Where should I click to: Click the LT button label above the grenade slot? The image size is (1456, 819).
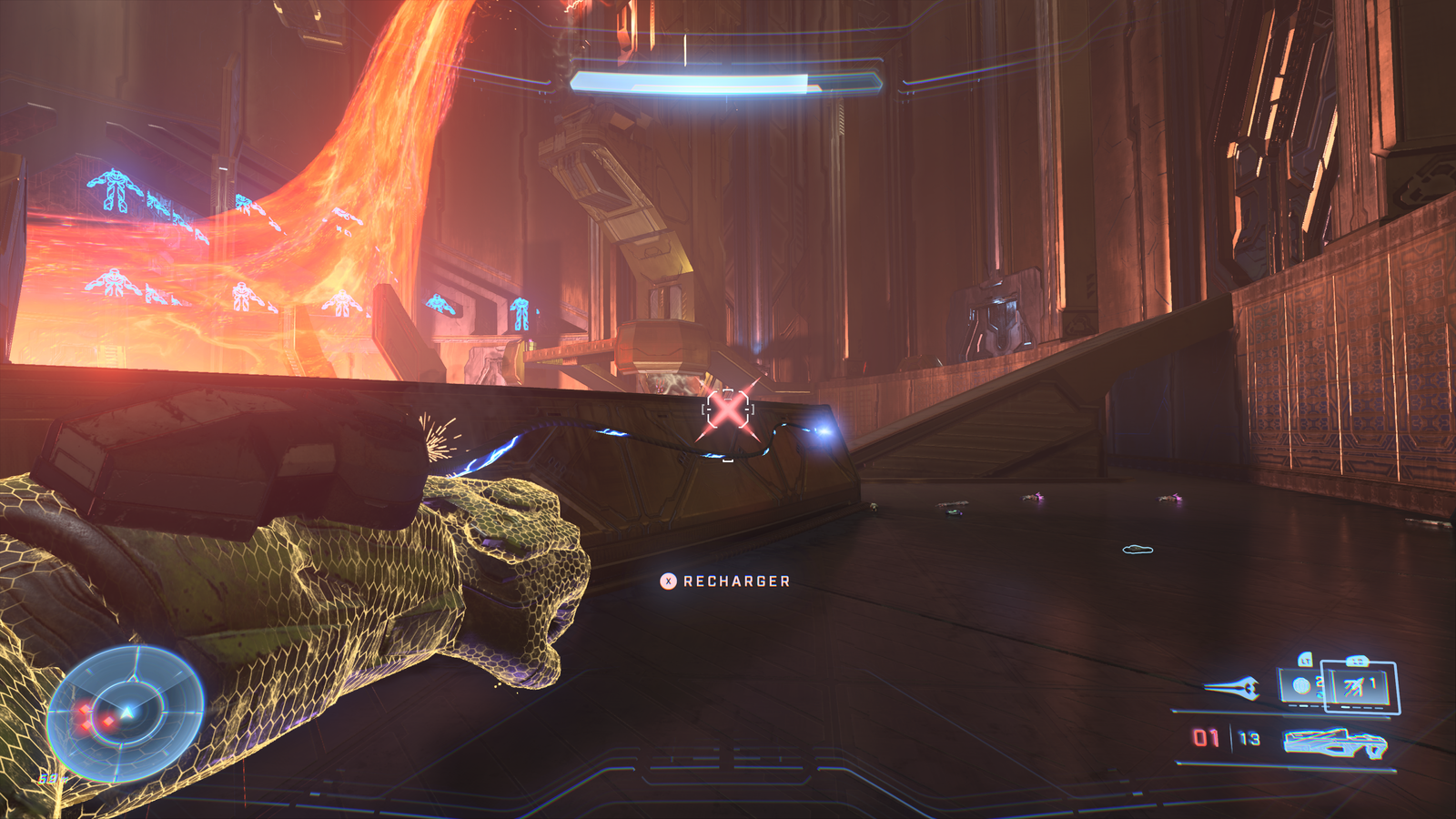tap(1306, 661)
